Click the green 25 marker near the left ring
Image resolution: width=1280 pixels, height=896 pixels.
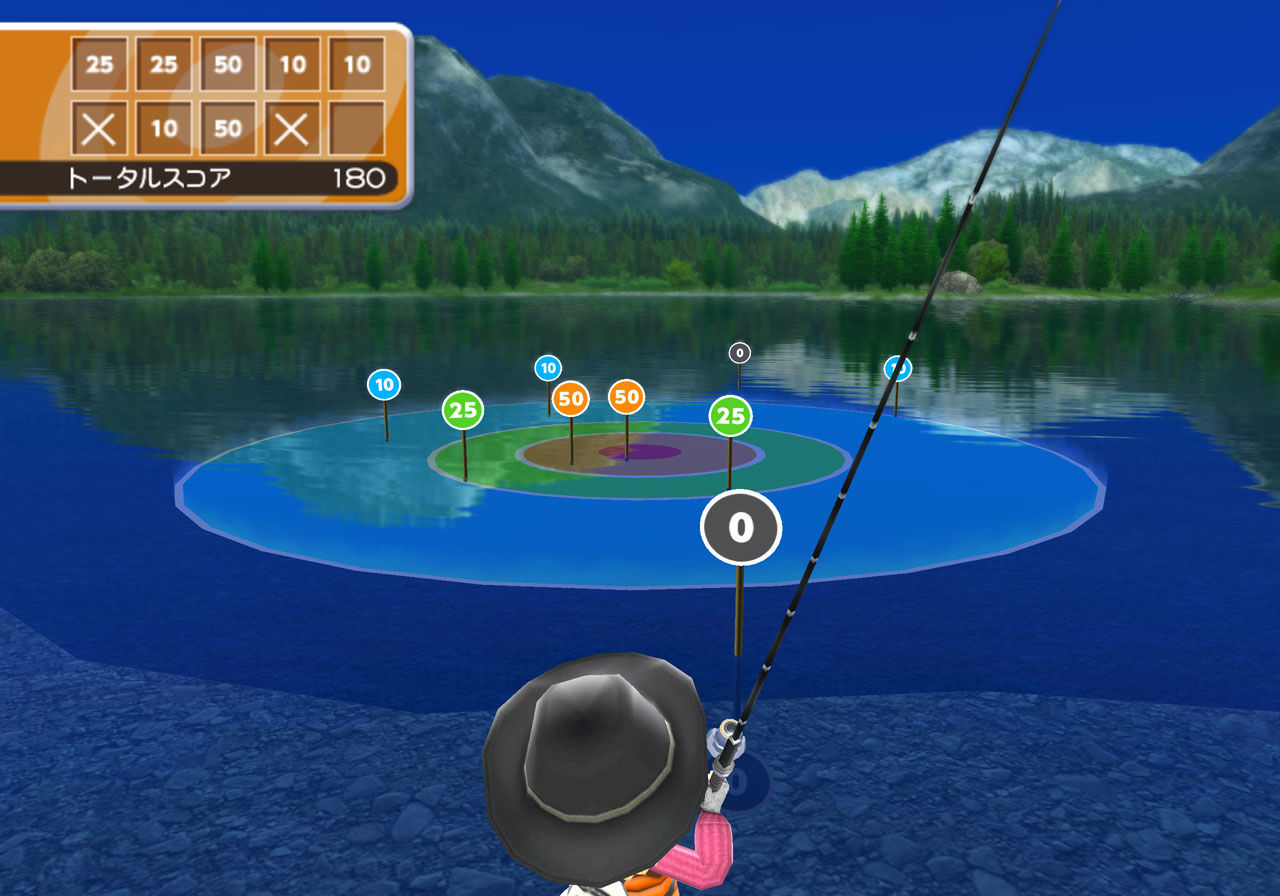(463, 410)
